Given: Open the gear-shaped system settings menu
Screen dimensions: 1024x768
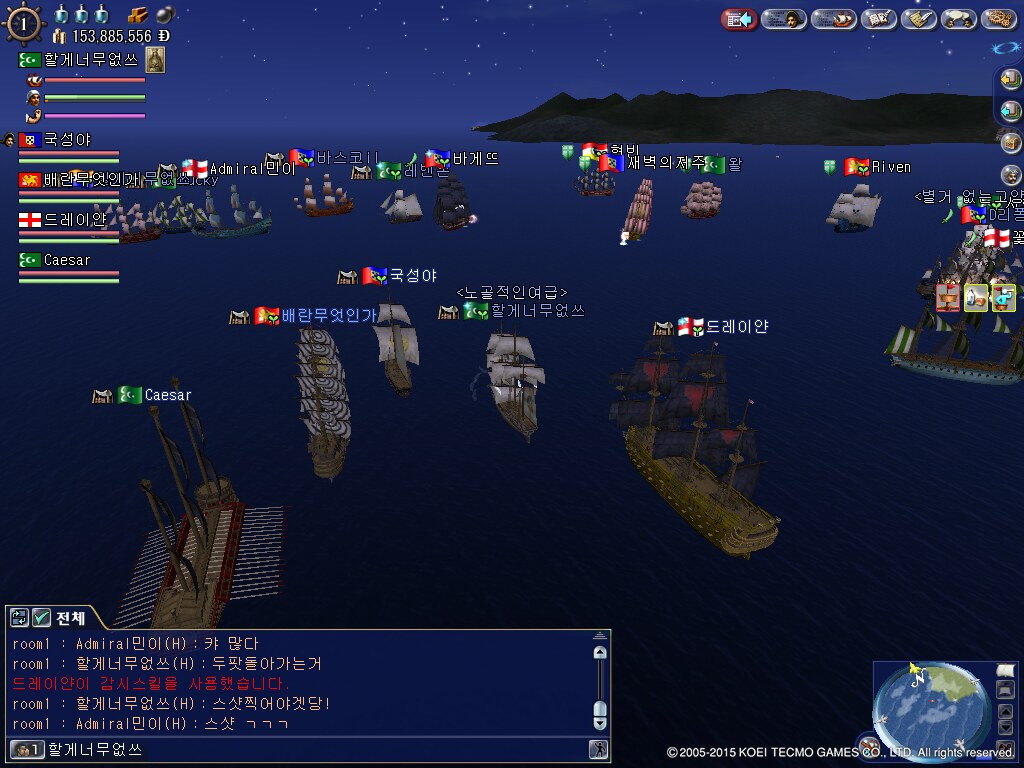Looking at the screenshot, I should [998, 19].
